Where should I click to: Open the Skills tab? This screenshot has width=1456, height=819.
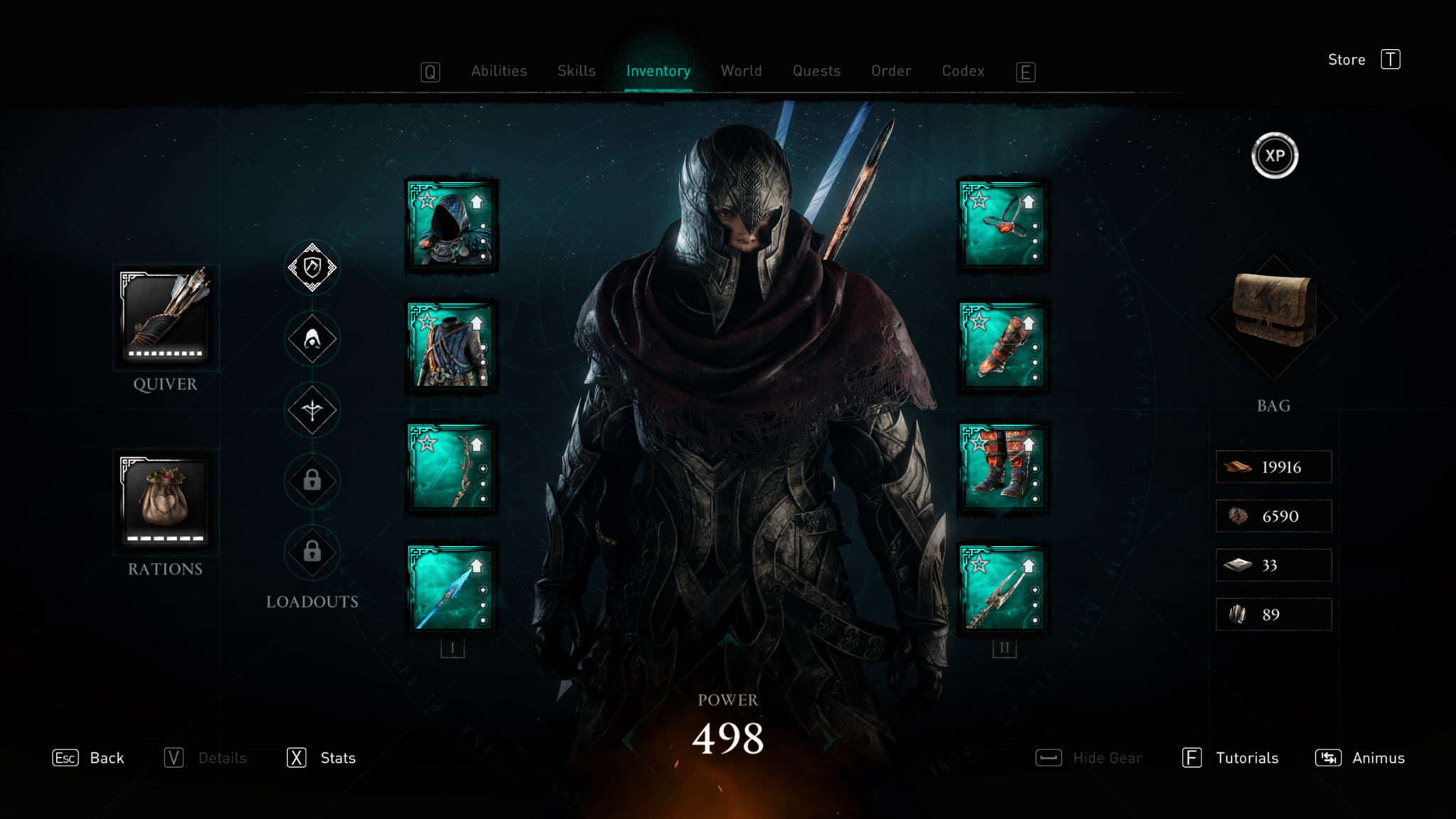point(576,71)
